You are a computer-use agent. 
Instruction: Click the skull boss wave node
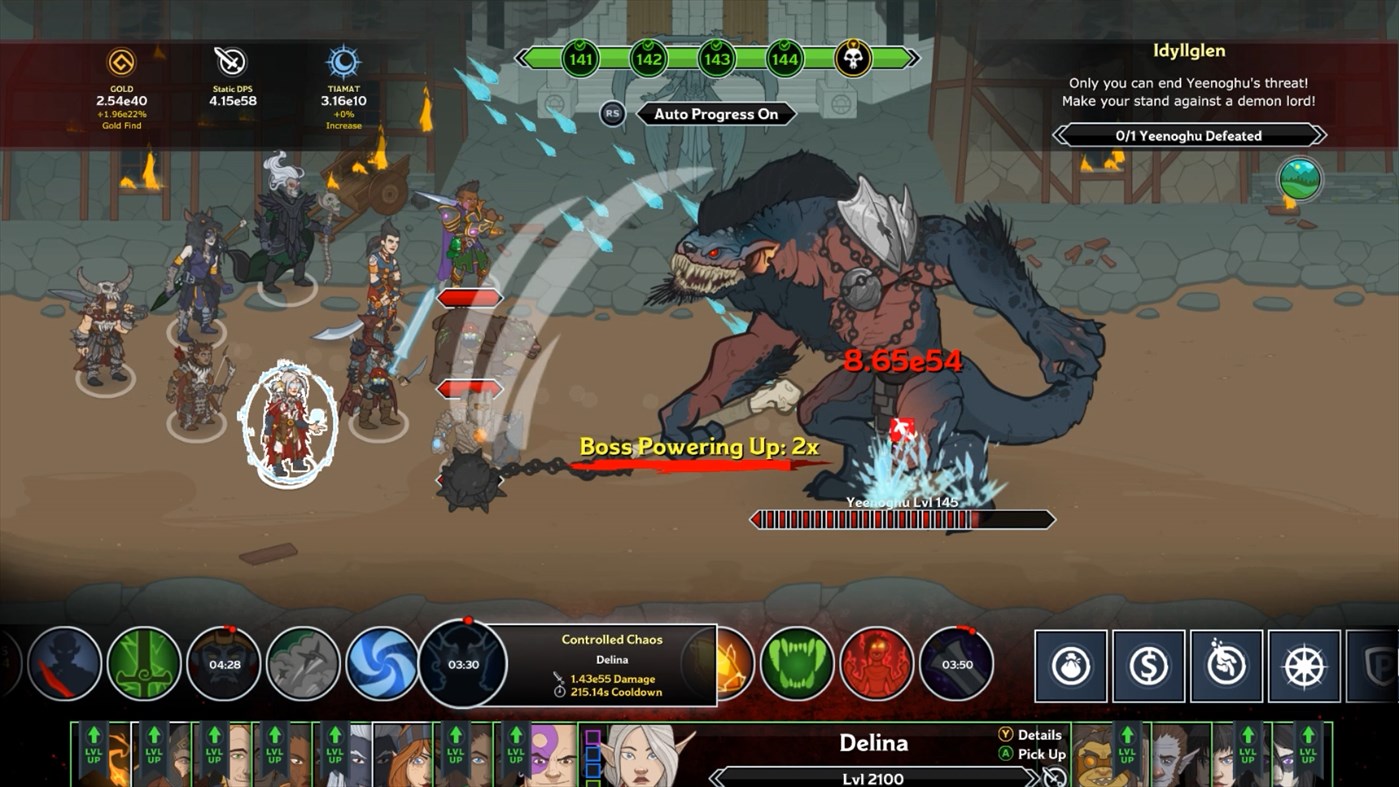[x=852, y=57]
